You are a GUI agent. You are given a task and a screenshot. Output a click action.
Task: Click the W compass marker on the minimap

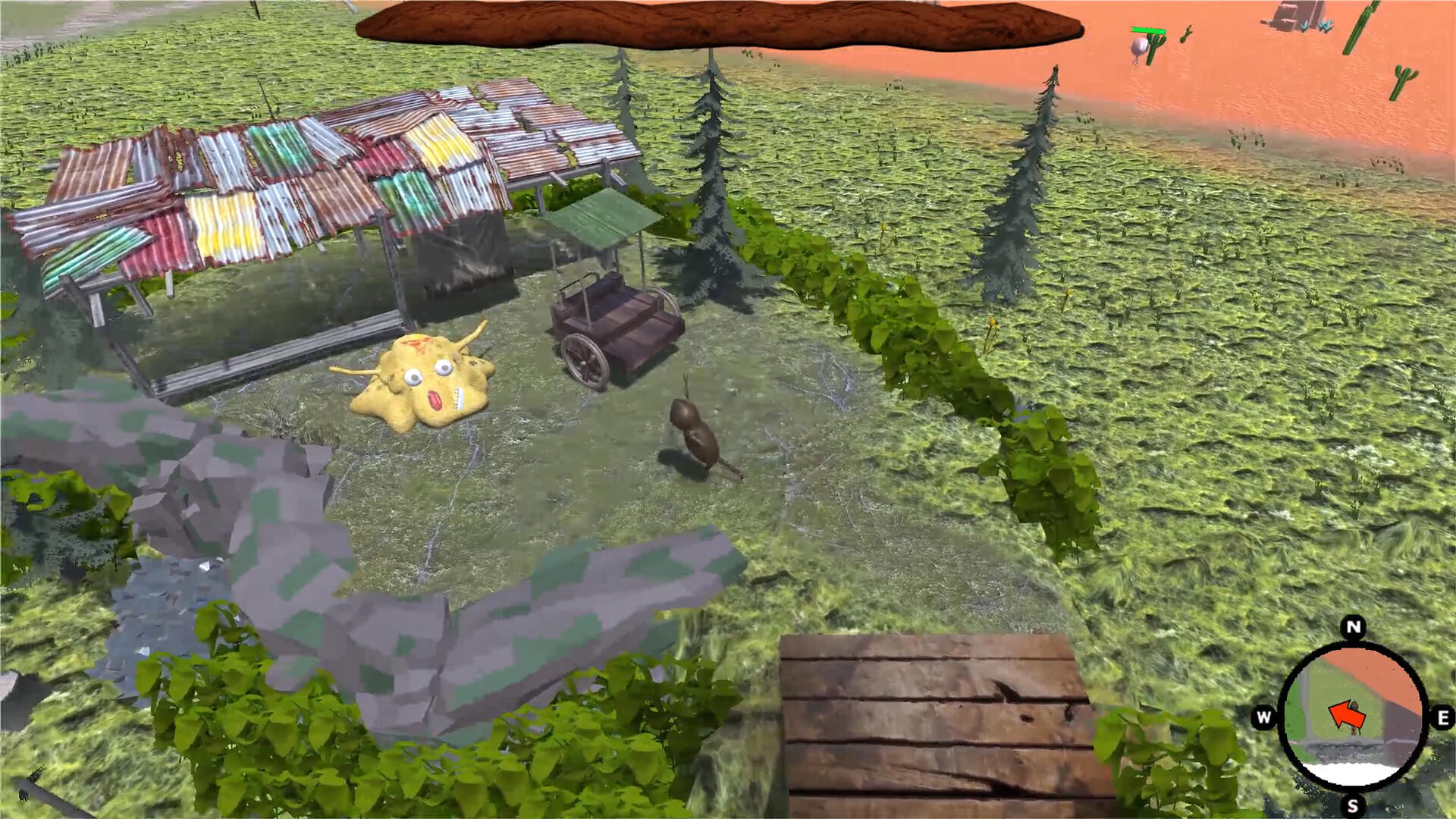coord(1263,716)
